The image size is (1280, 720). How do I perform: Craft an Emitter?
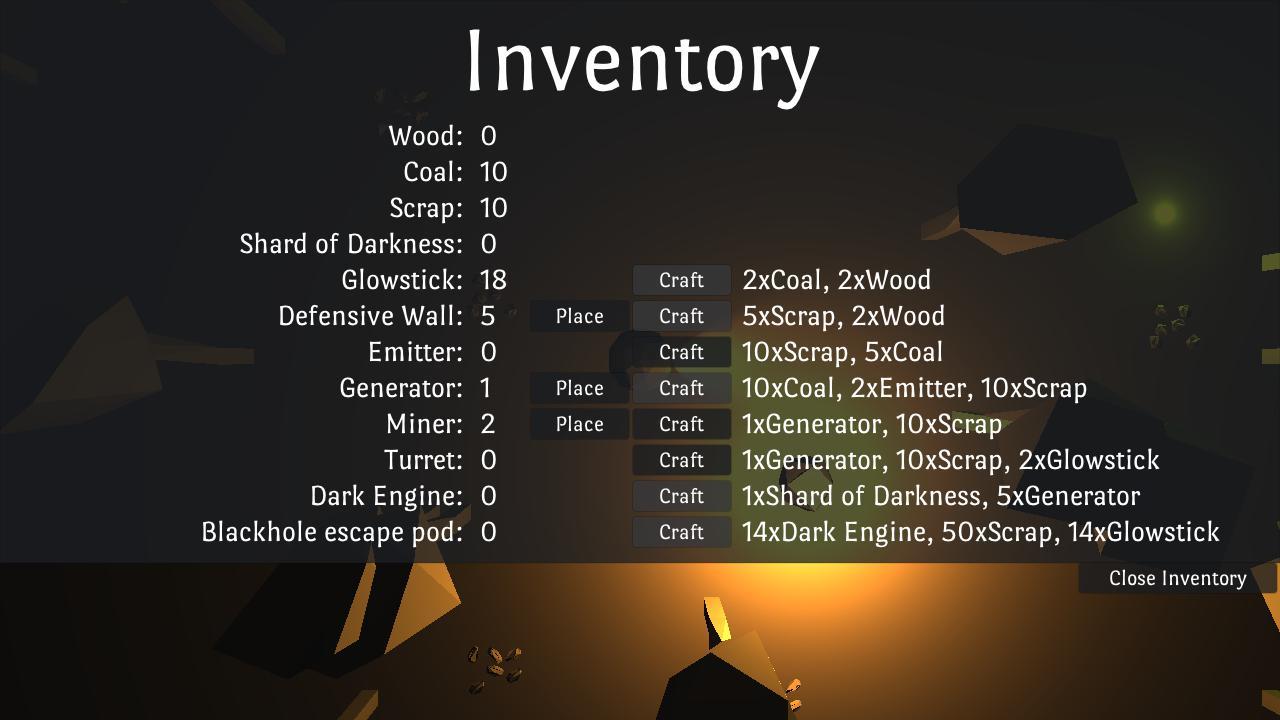pyautogui.click(x=681, y=352)
